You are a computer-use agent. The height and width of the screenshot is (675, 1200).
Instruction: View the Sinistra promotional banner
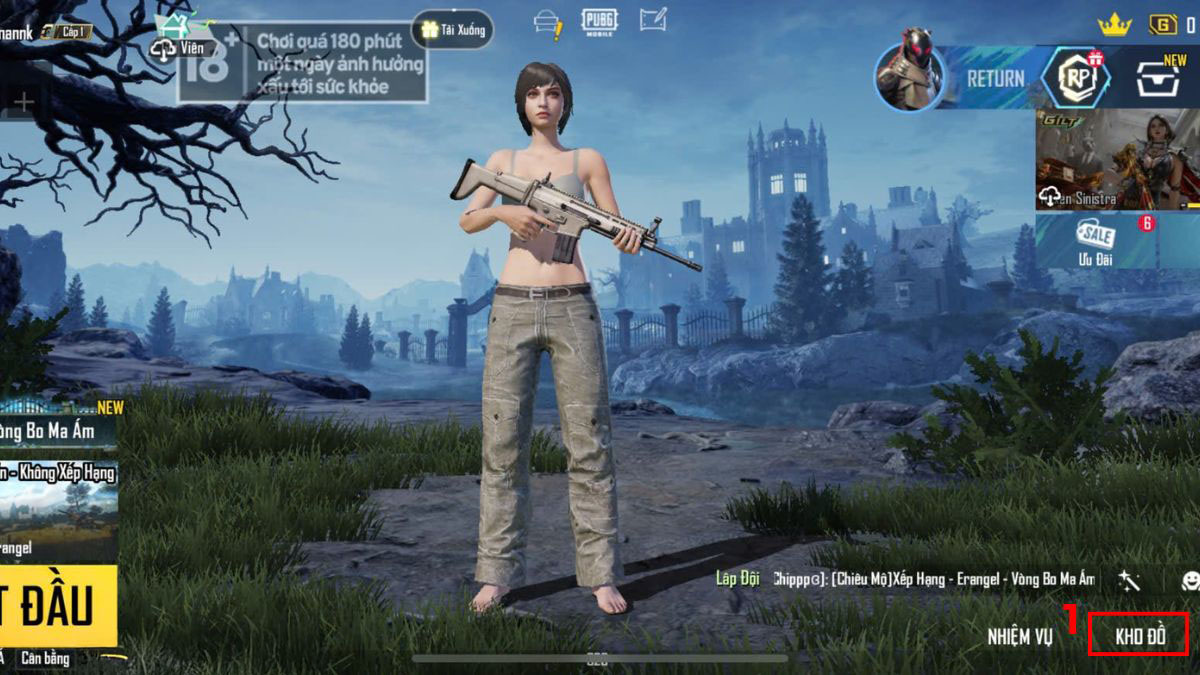coord(1116,159)
